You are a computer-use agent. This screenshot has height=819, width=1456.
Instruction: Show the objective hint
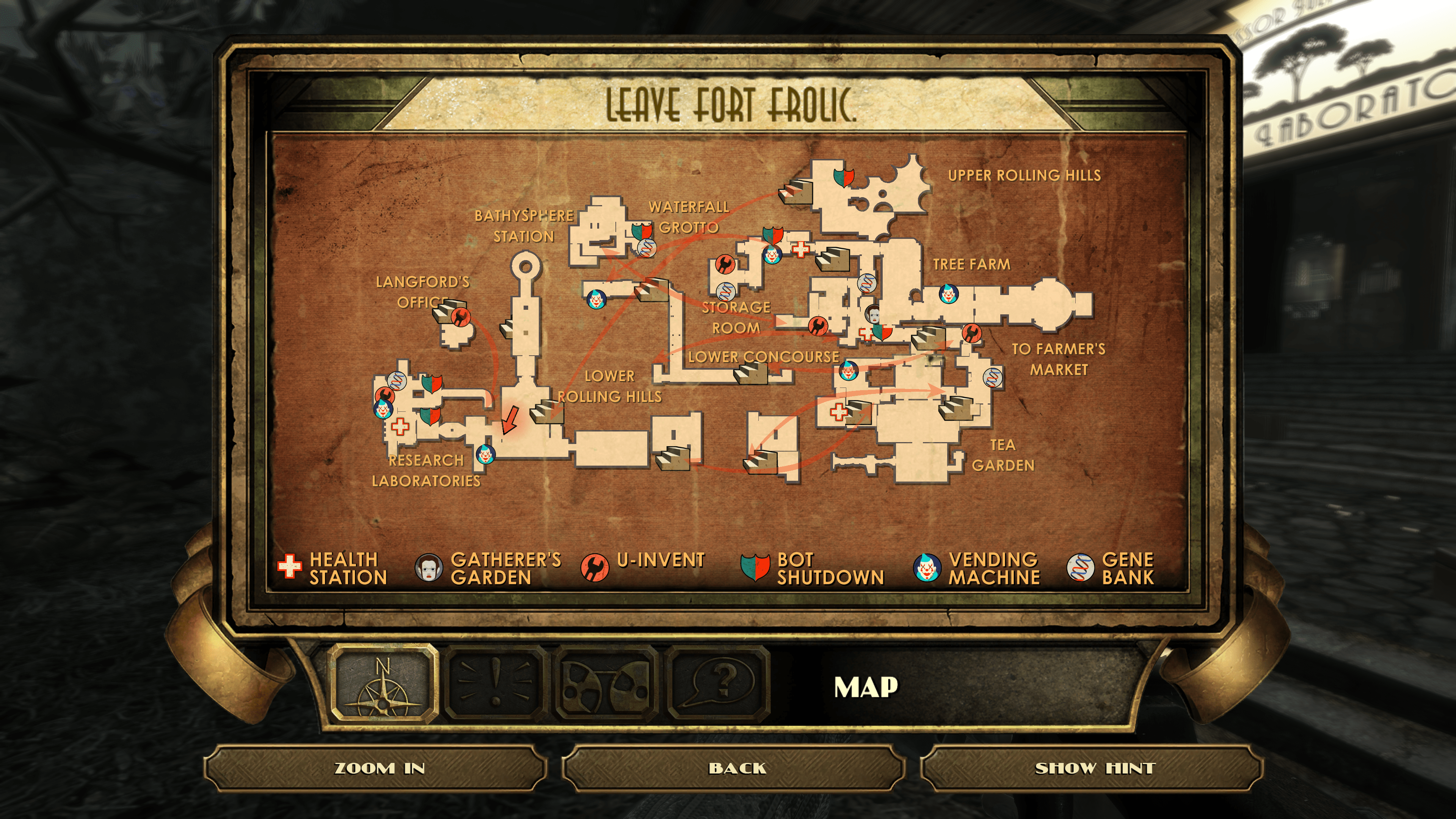pos(1091,768)
